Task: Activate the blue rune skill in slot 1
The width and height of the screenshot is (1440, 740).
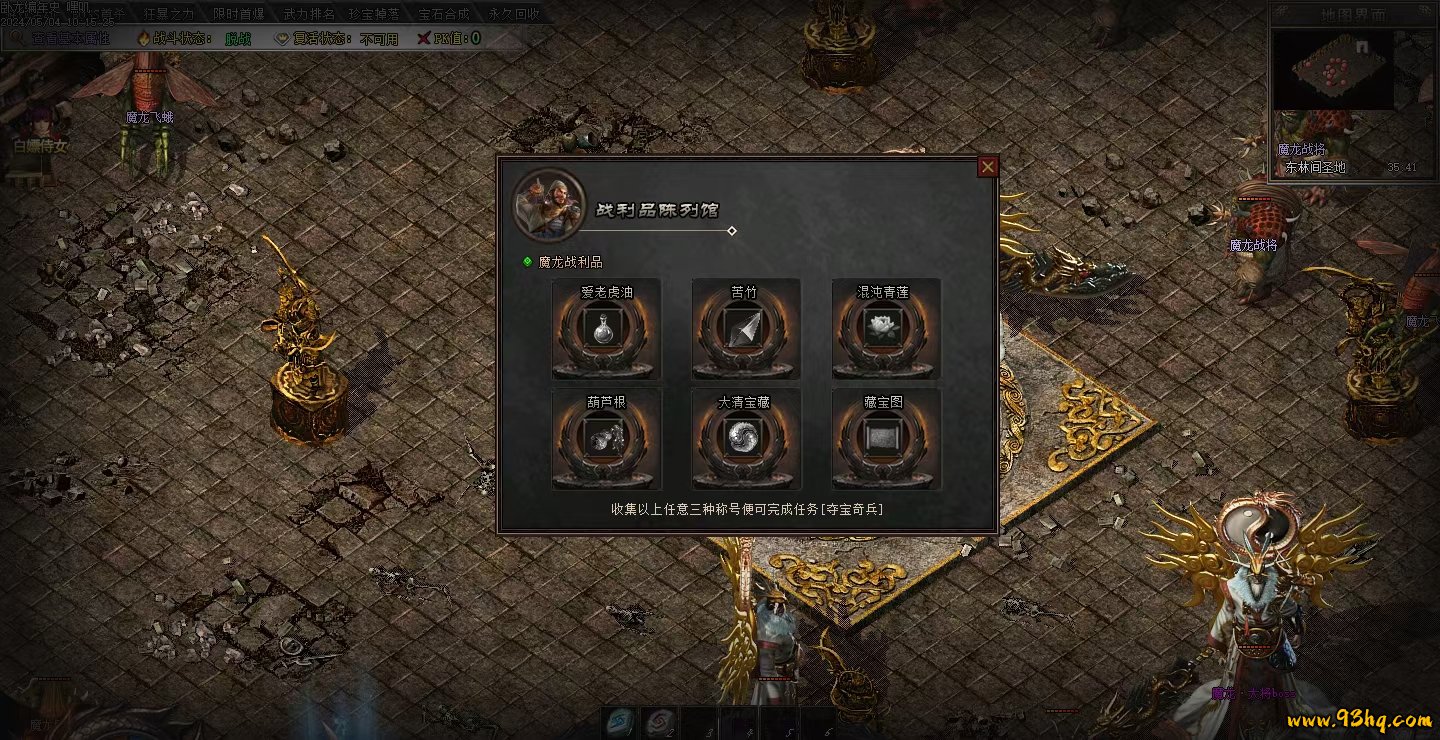Action: [620, 722]
